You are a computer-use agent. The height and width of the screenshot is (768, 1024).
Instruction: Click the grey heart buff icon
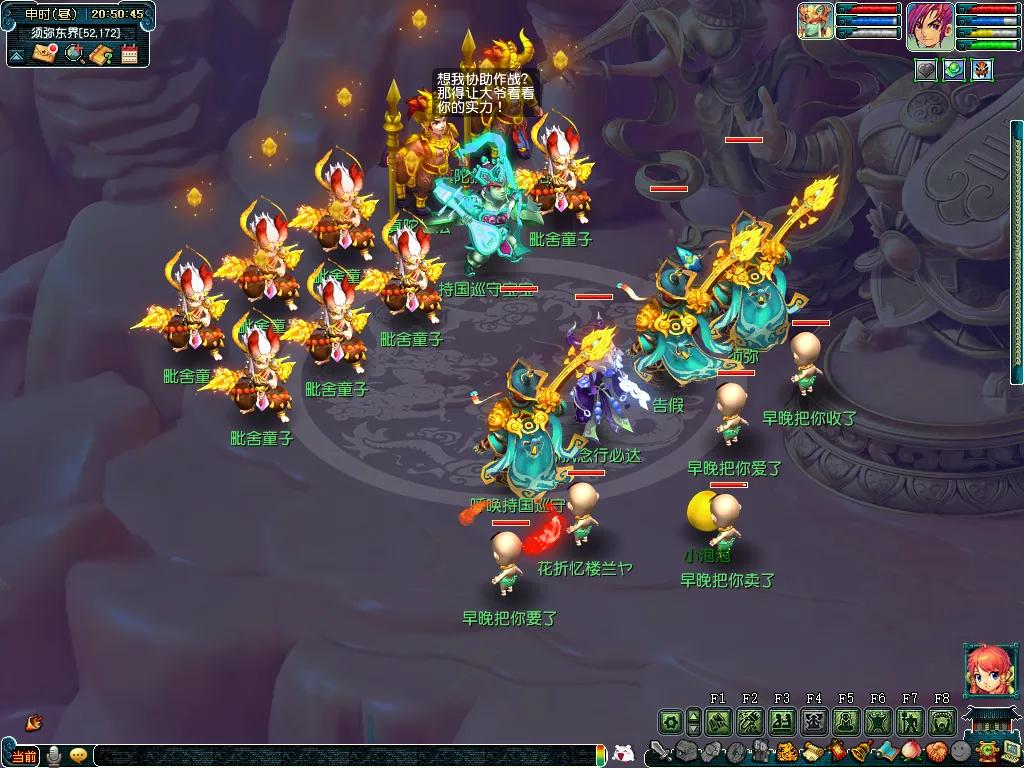click(927, 69)
